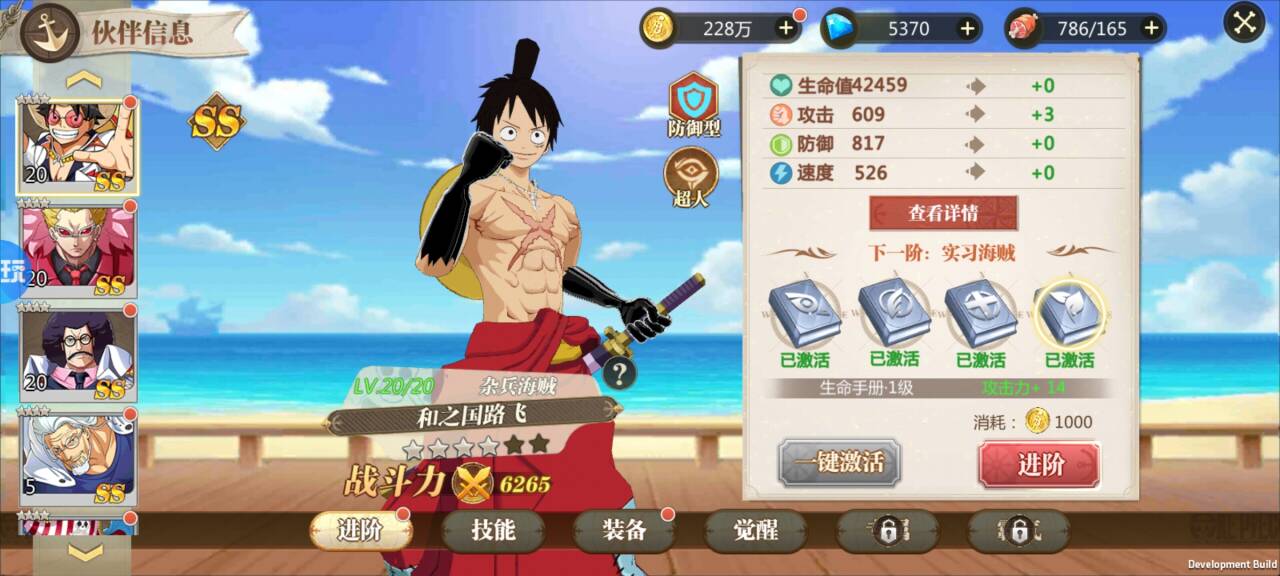The width and height of the screenshot is (1280, 576).
Task: Switch to the 觉醒 awakening tab
Action: click(x=755, y=530)
